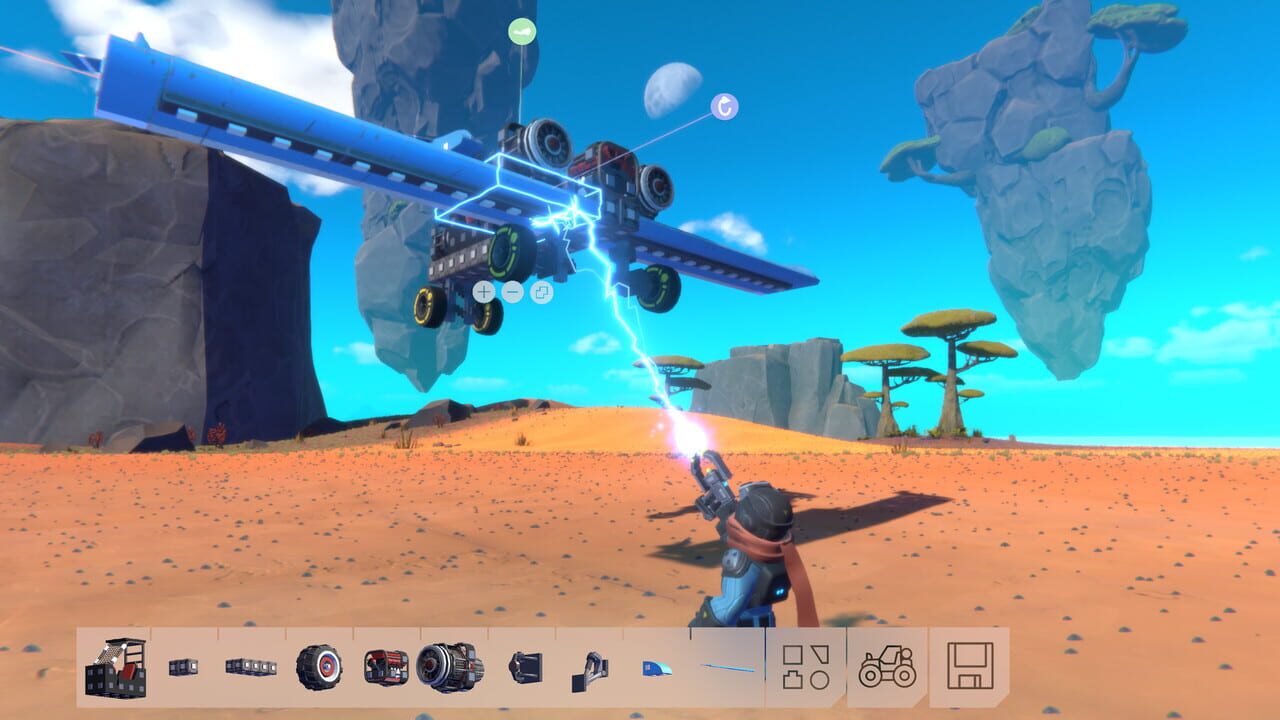
Task: Click the highlighted selection box on the wing
Action: pos(520,190)
